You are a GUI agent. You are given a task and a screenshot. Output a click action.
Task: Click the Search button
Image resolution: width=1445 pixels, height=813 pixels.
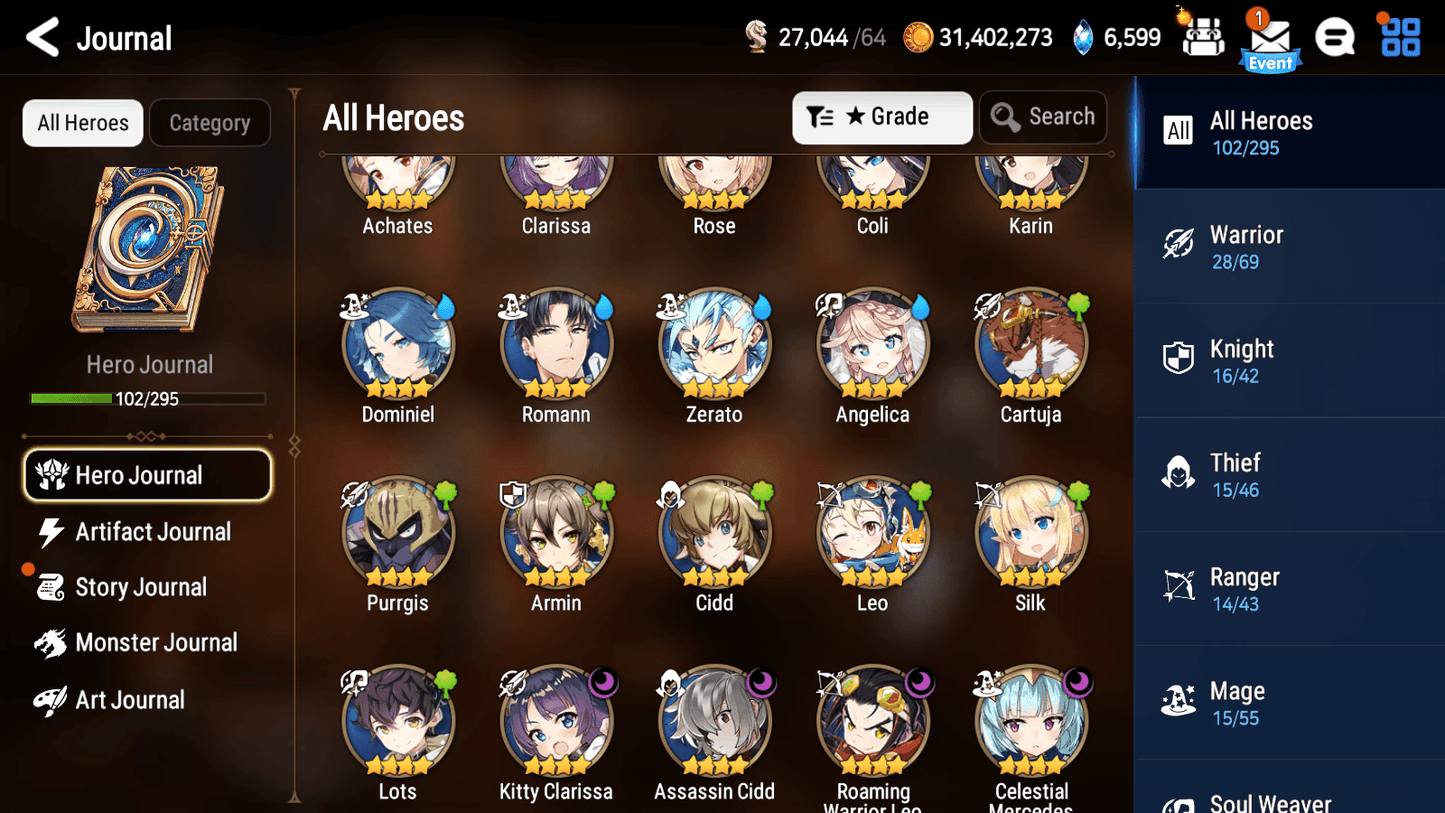click(x=1043, y=117)
